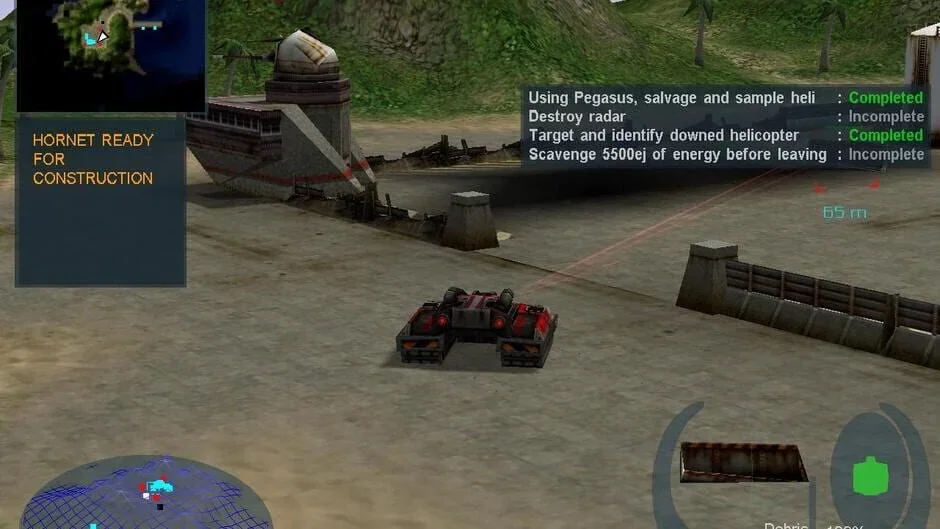Viewport: 940px width, 529px height.
Task: Select the Hornet ready for construction message
Action: [93, 159]
